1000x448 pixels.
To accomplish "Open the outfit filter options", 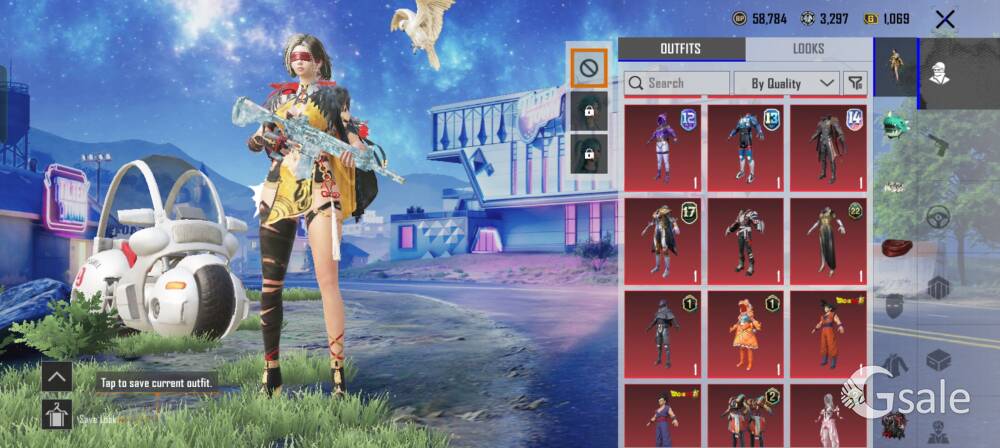I will click(856, 83).
